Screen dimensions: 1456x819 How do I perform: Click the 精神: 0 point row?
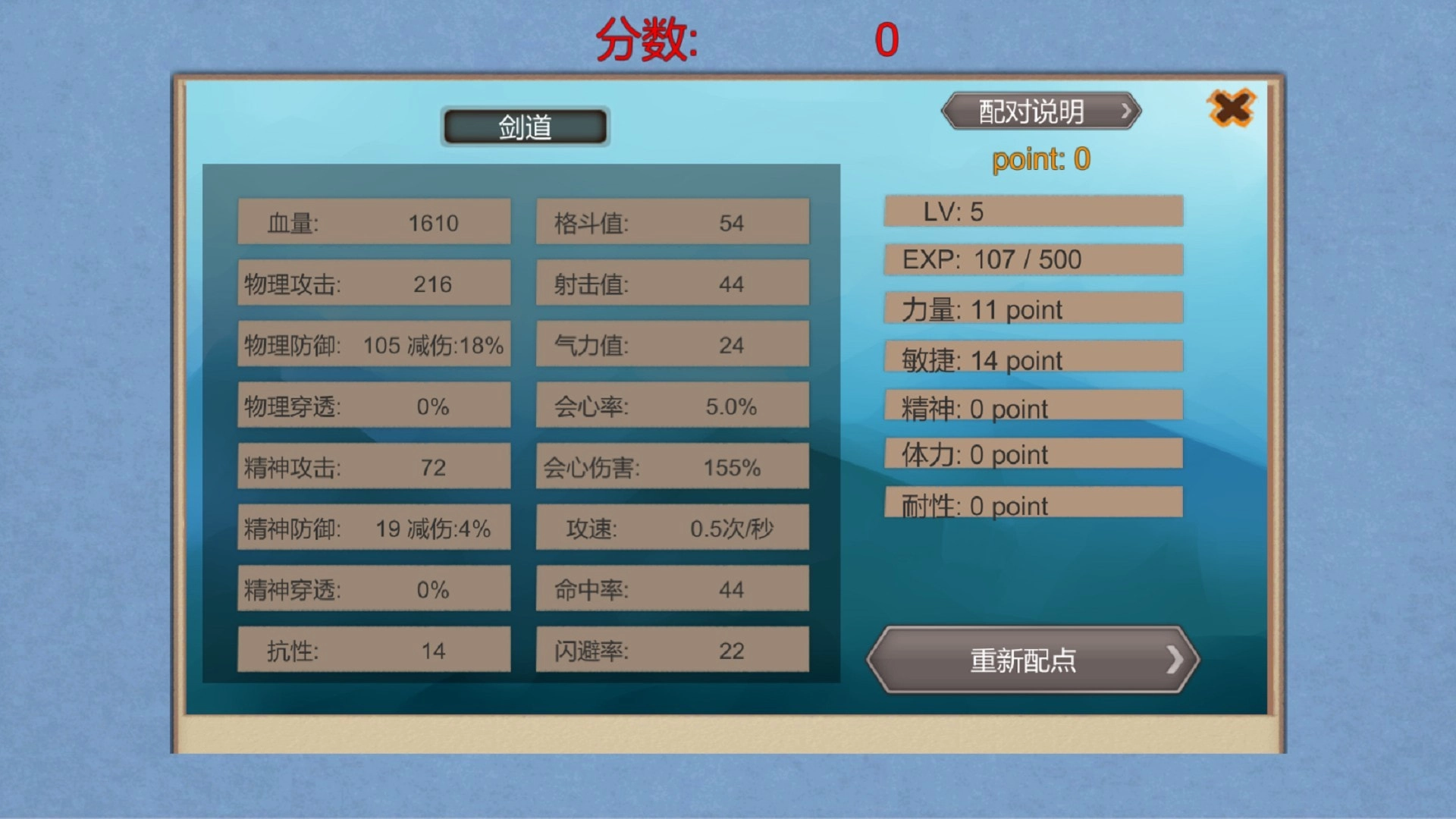[x=1032, y=407]
